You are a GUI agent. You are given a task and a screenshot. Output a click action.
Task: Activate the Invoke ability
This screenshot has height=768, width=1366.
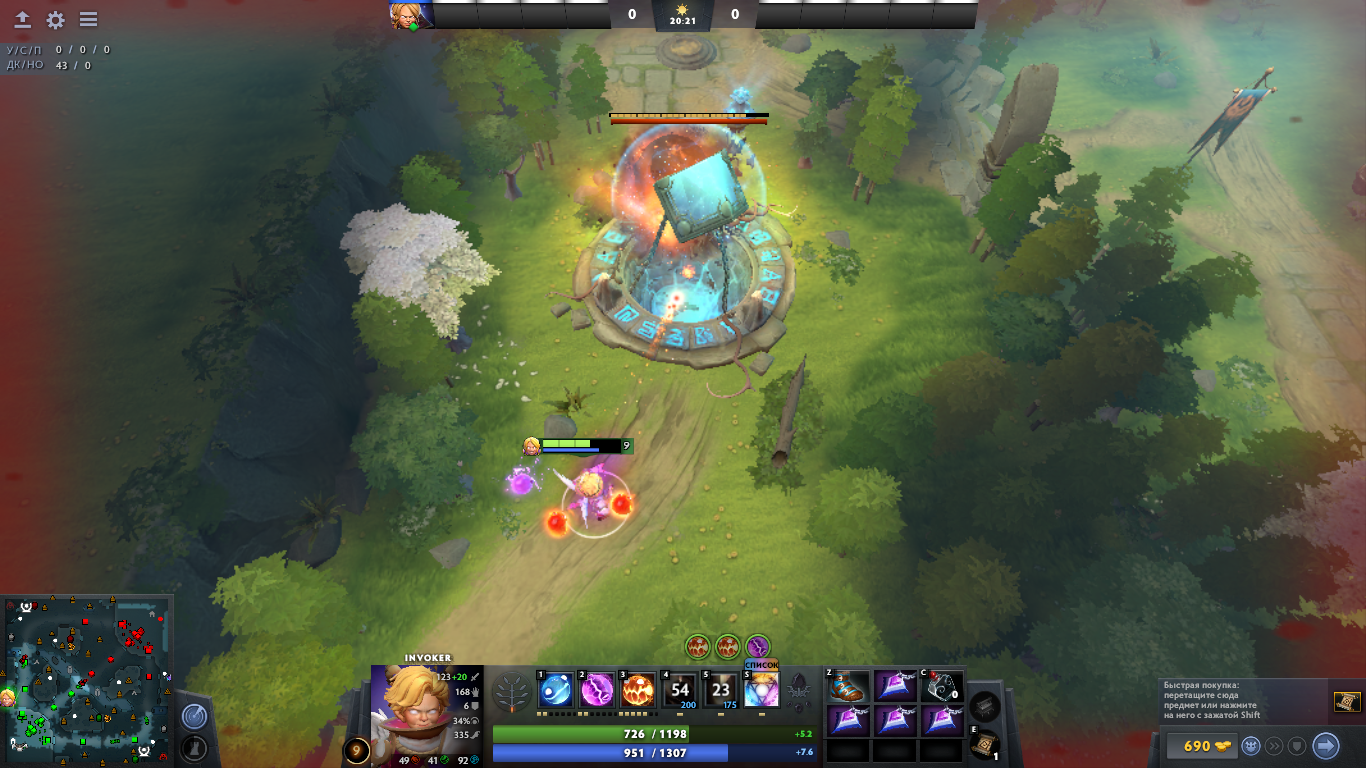coord(762,690)
